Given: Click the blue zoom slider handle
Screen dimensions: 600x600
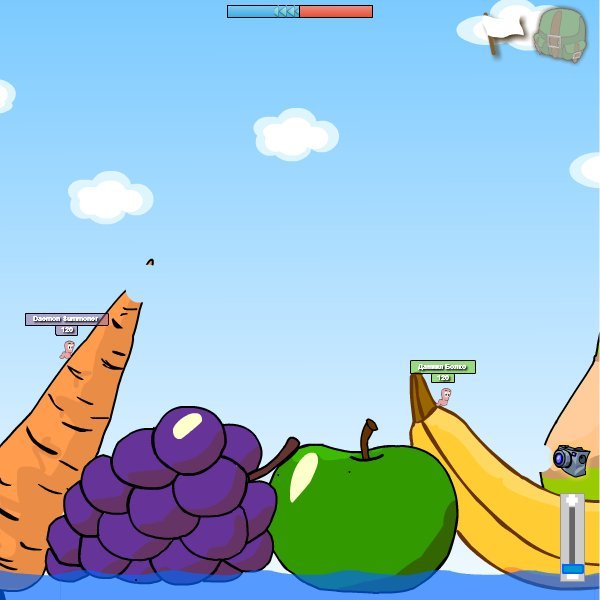Looking at the screenshot, I should [572, 568].
